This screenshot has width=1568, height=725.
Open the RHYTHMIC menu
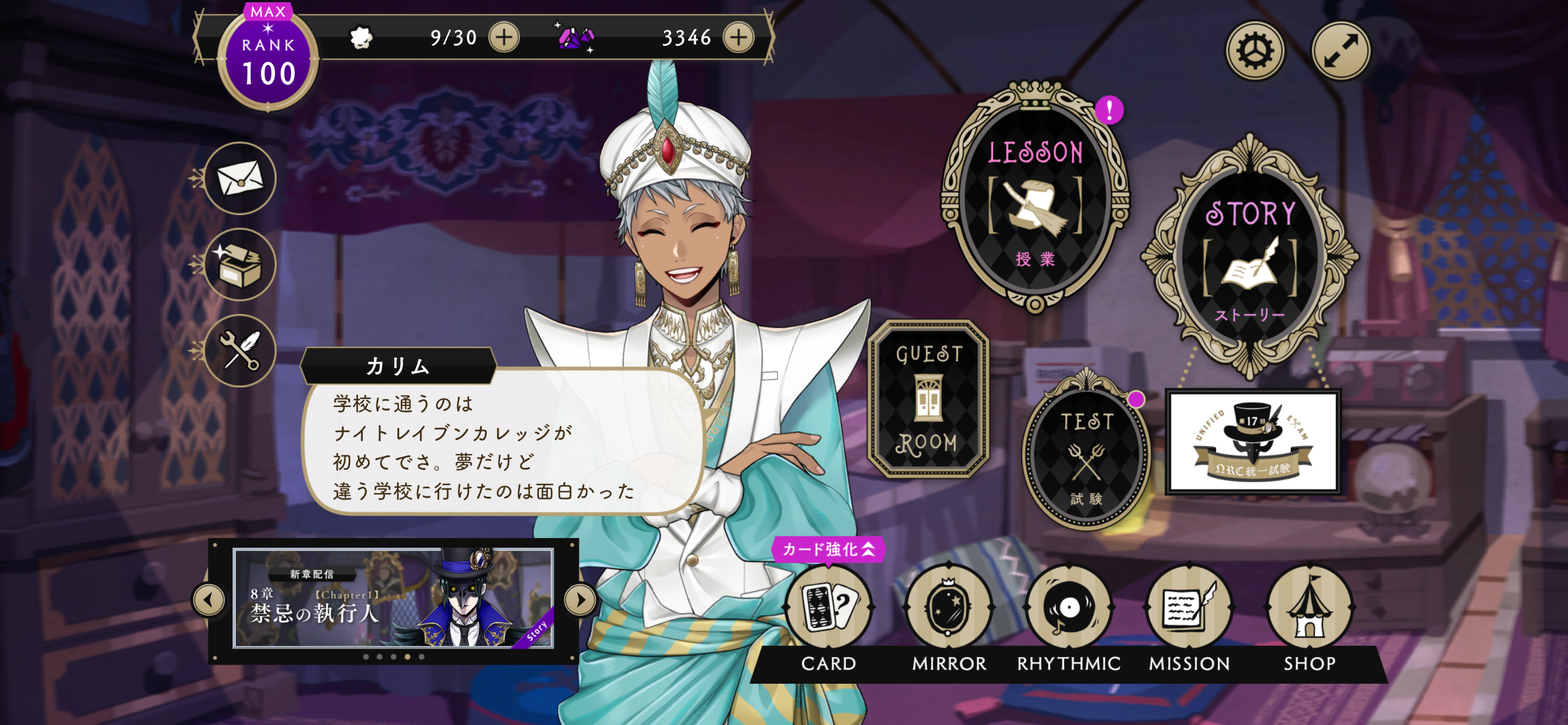pos(1069,609)
